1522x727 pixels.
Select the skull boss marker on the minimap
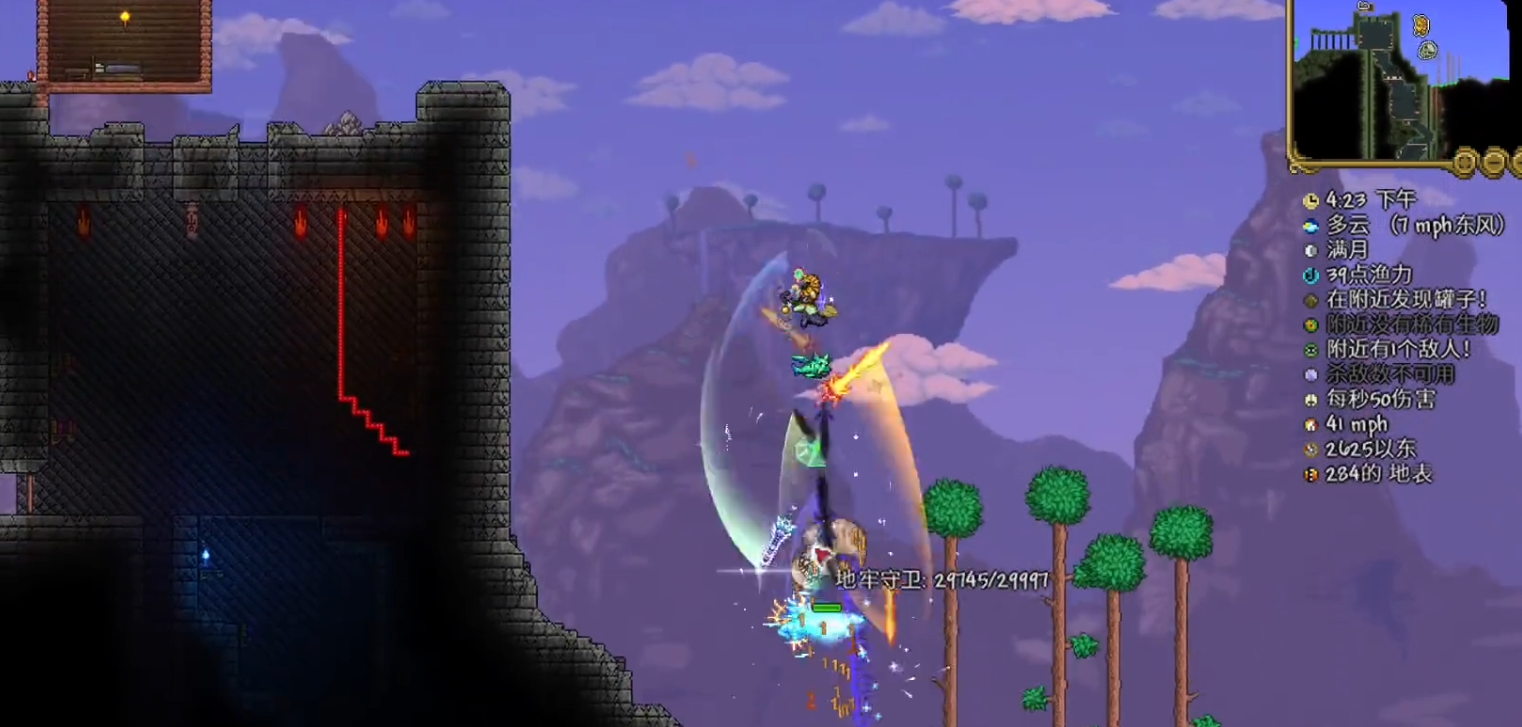pyautogui.click(x=1428, y=48)
